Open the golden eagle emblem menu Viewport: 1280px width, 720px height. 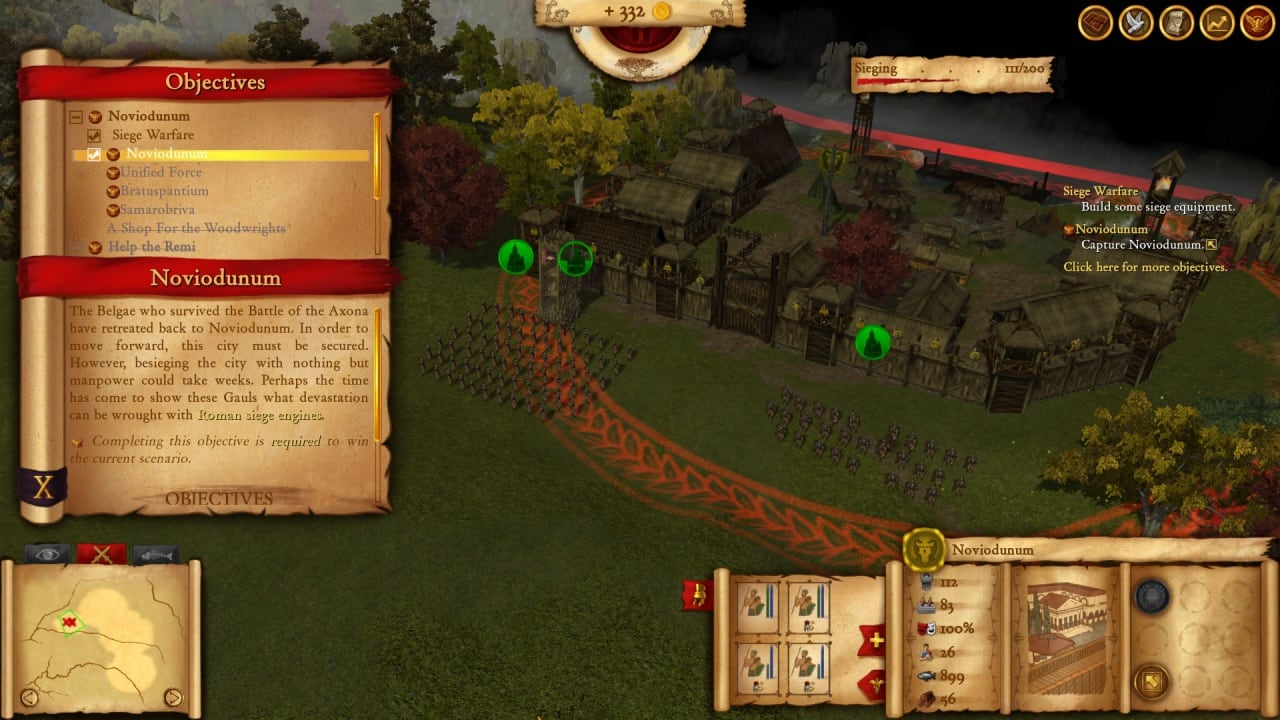click(x=1256, y=23)
